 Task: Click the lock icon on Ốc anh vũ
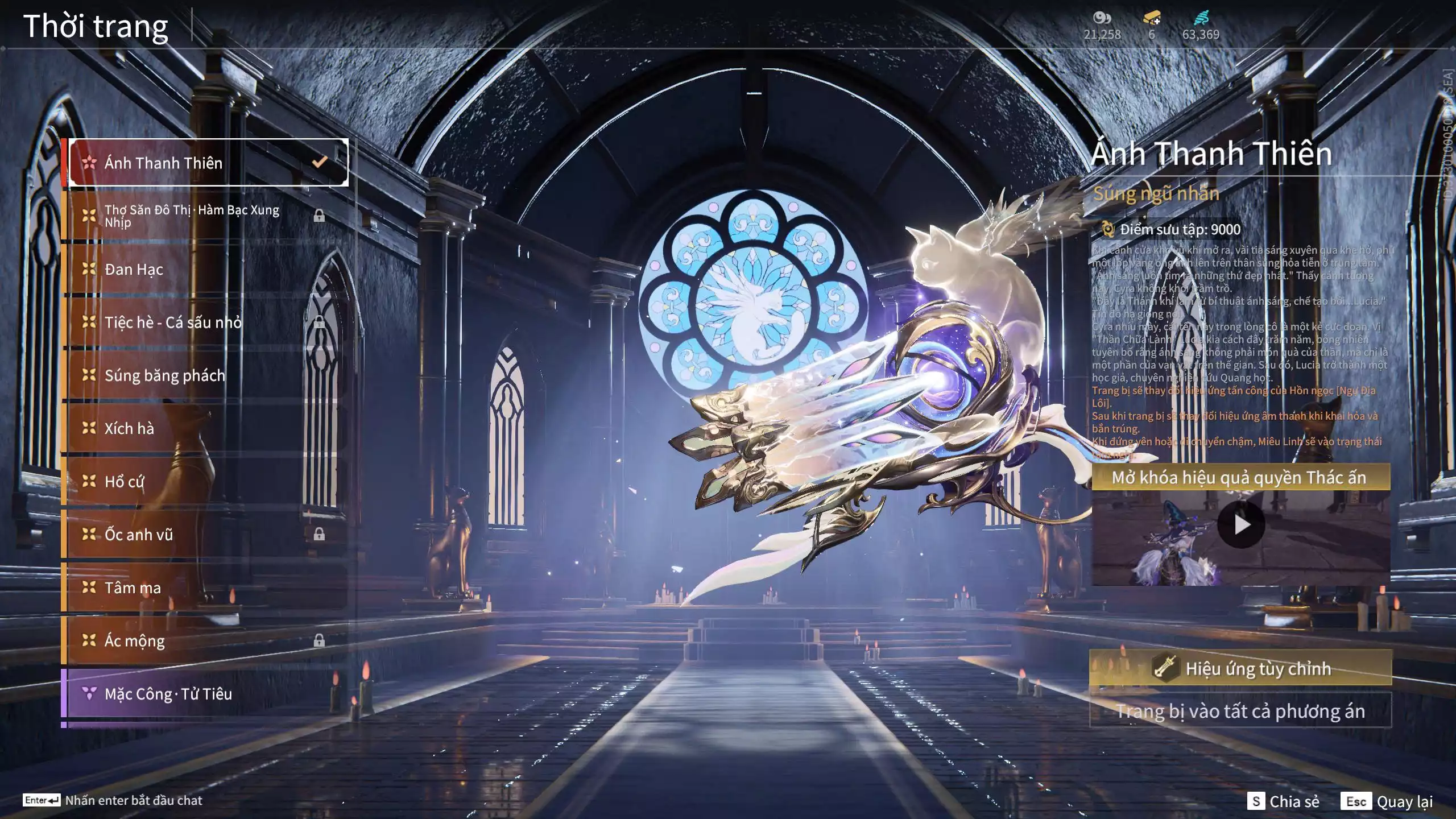click(x=320, y=535)
